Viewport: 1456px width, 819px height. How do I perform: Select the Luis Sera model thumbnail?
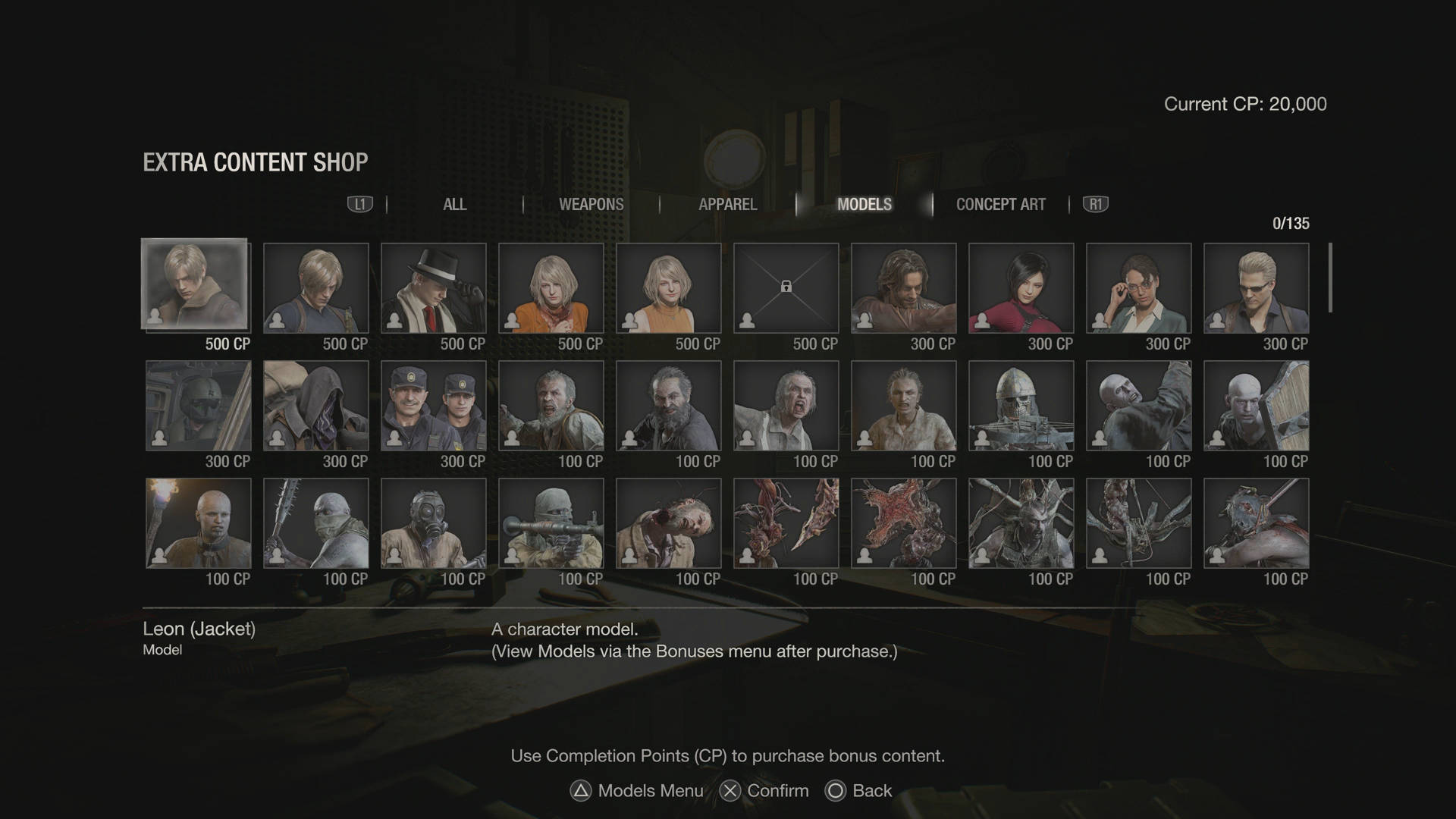[x=903, y=288]
